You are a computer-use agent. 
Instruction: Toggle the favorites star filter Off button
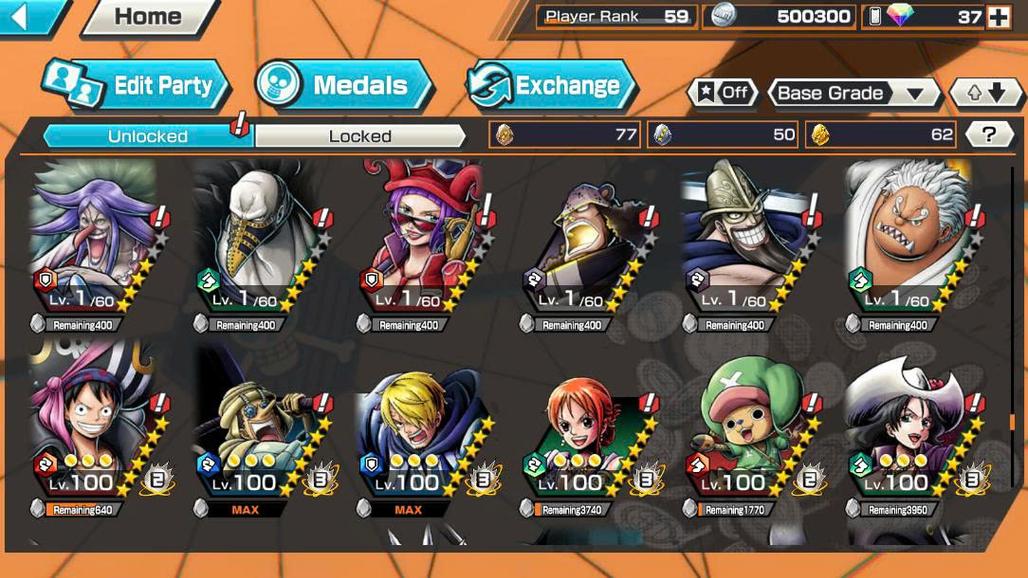tap(722, 93)
